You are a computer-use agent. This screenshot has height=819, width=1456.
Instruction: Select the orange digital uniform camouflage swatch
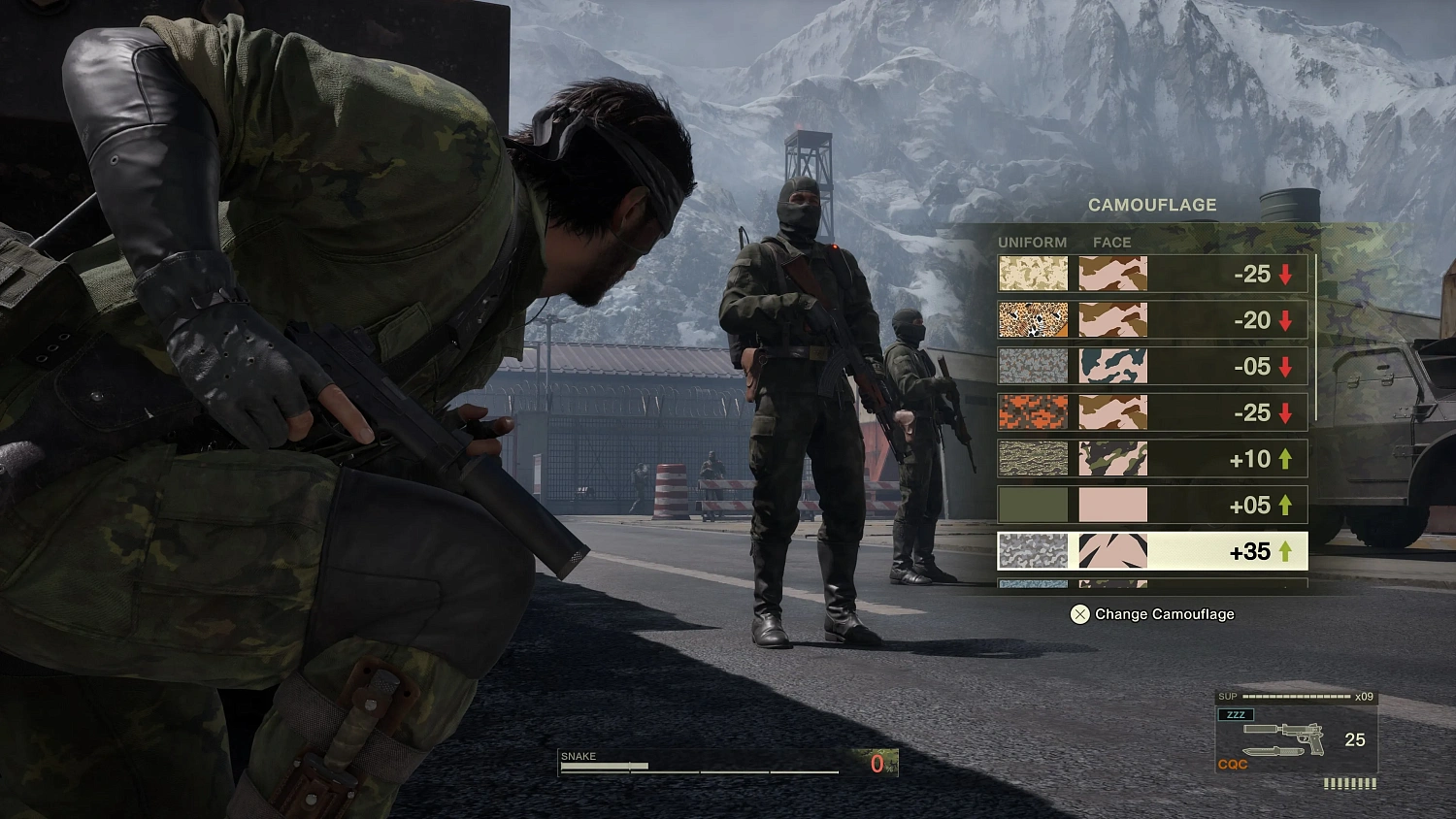coord(1032,412)
